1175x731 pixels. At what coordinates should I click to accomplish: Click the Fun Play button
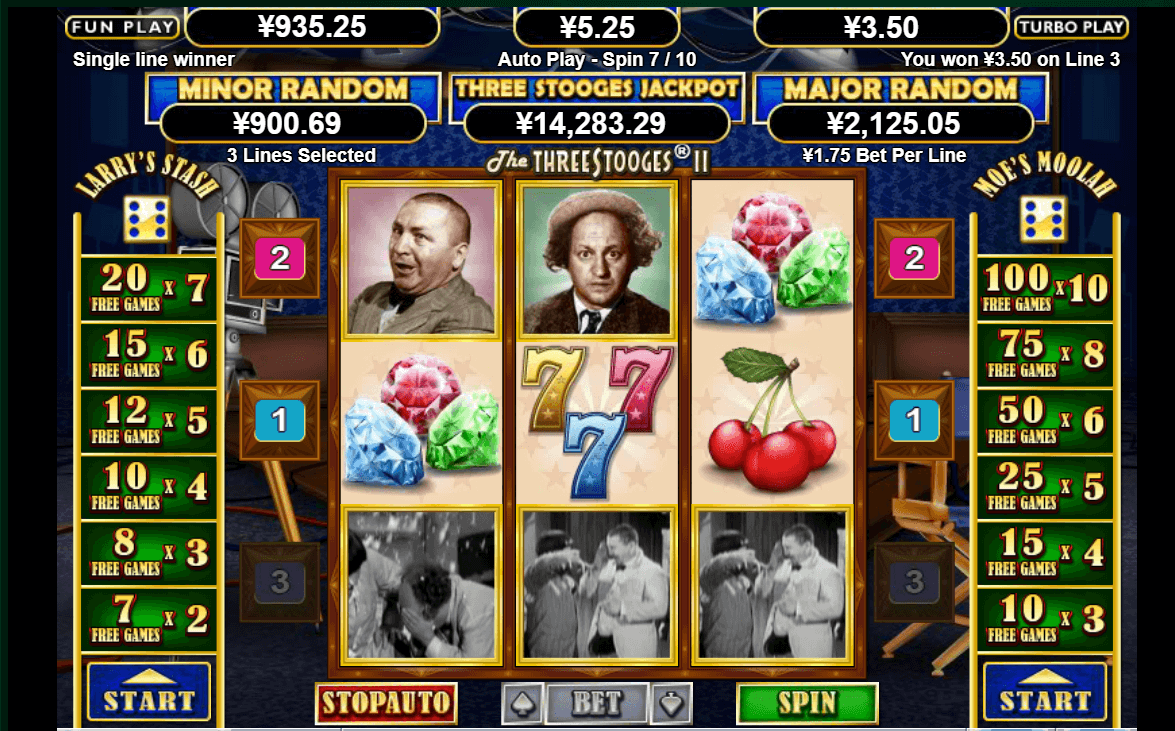122,27
